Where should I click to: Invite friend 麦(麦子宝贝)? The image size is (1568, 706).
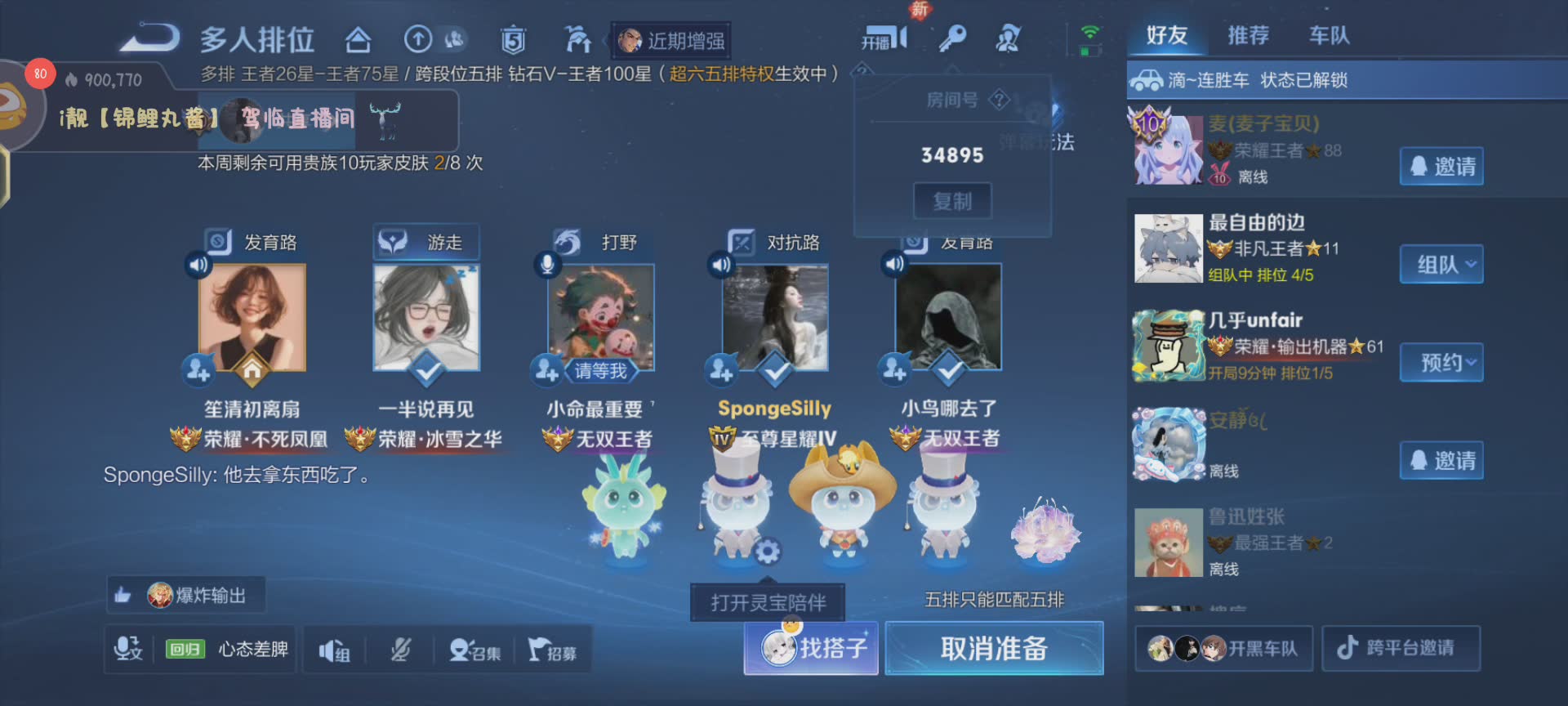point(1441,167)
